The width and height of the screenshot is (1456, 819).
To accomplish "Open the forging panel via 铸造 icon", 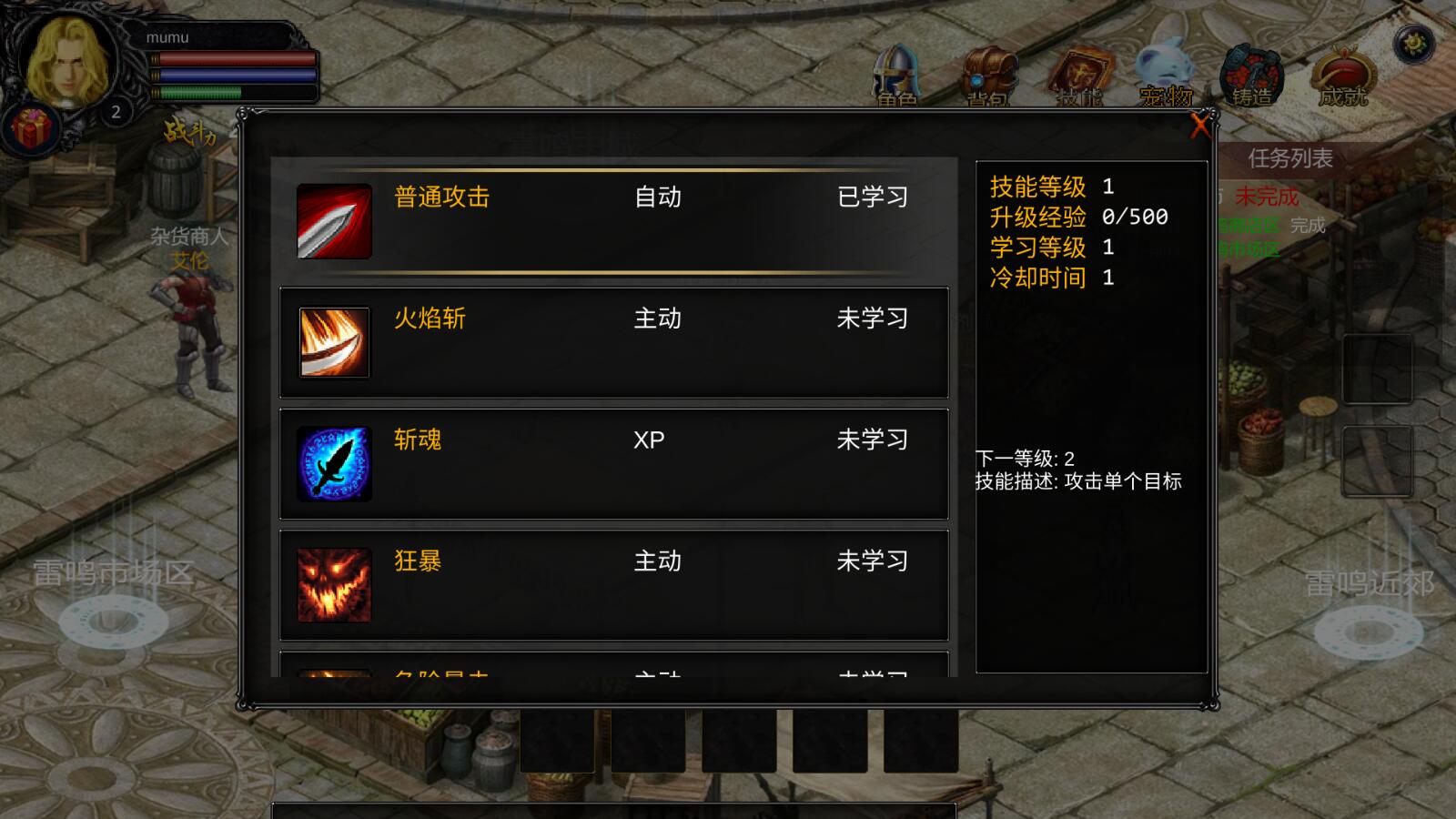I will tap(1254, 73).
